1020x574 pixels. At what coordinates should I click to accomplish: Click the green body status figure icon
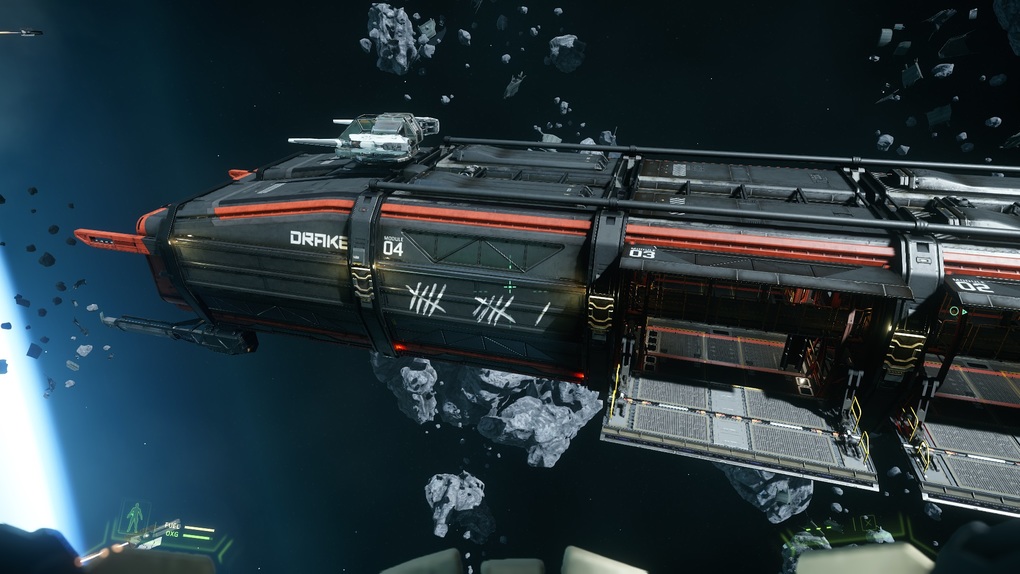point(135,518)
